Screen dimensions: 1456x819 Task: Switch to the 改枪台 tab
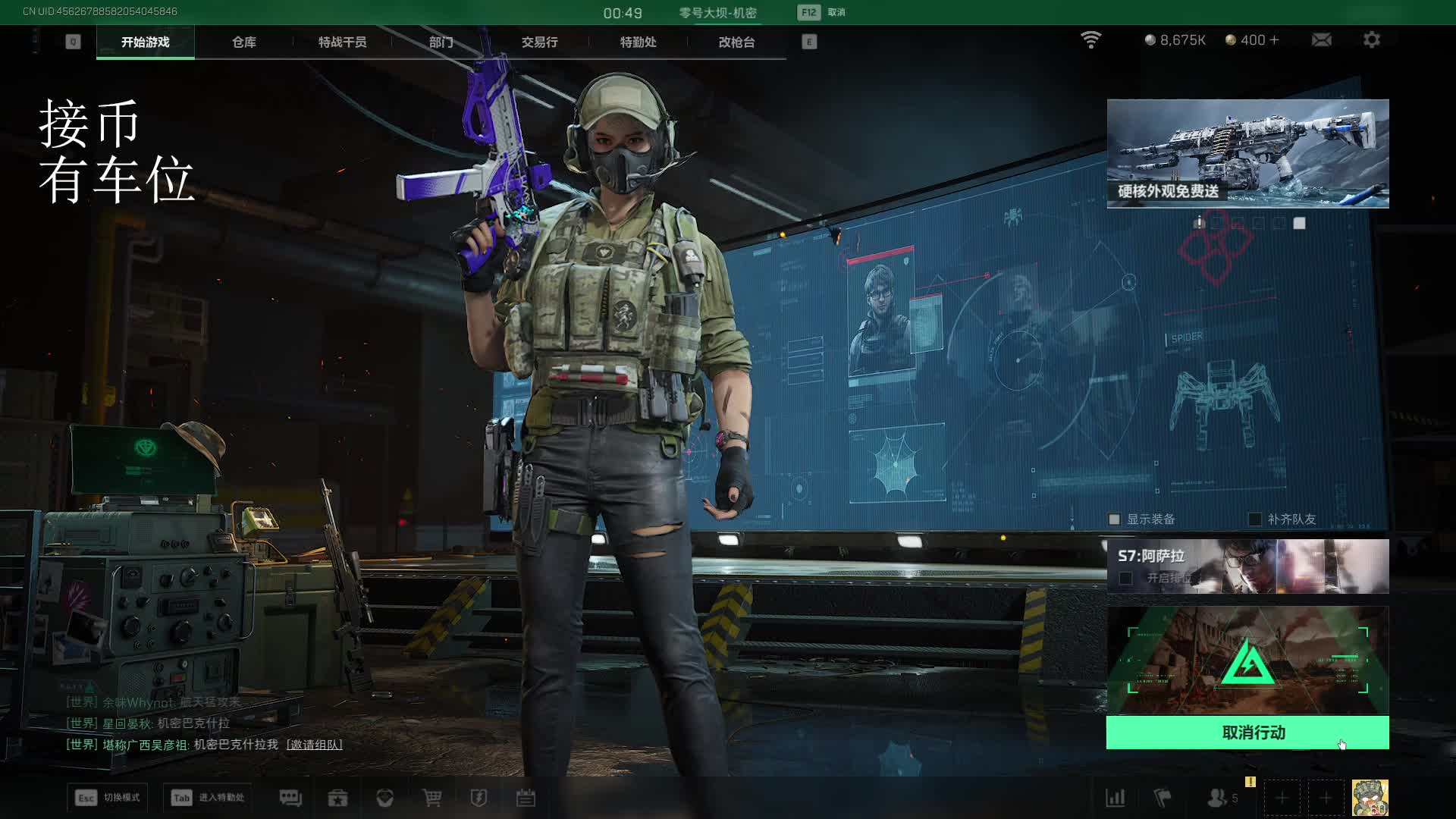pos(736,42)
